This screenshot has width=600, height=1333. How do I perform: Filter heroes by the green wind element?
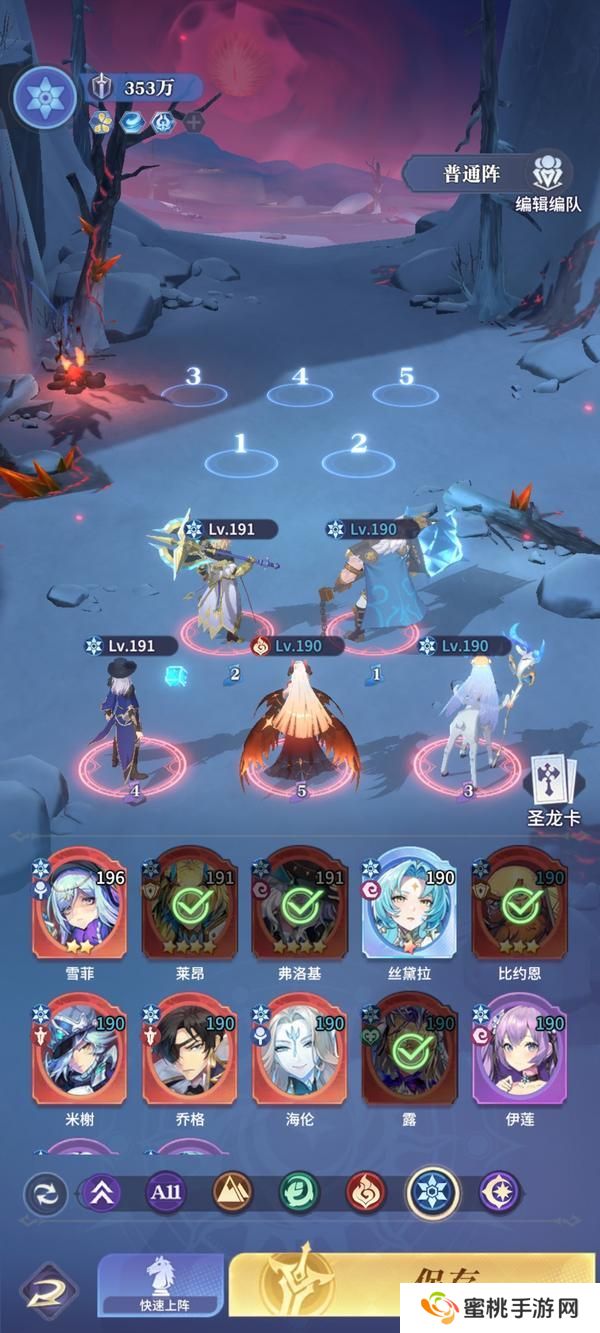299,1192
